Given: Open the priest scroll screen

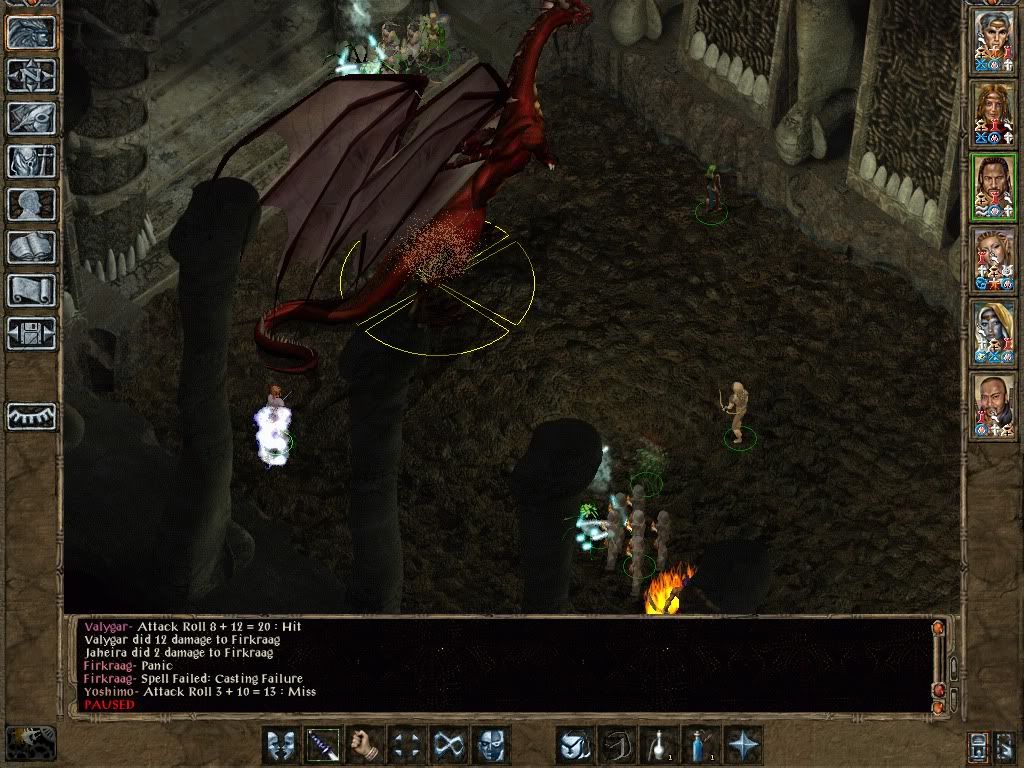Looking at the screenshot, I should [32, 290].
